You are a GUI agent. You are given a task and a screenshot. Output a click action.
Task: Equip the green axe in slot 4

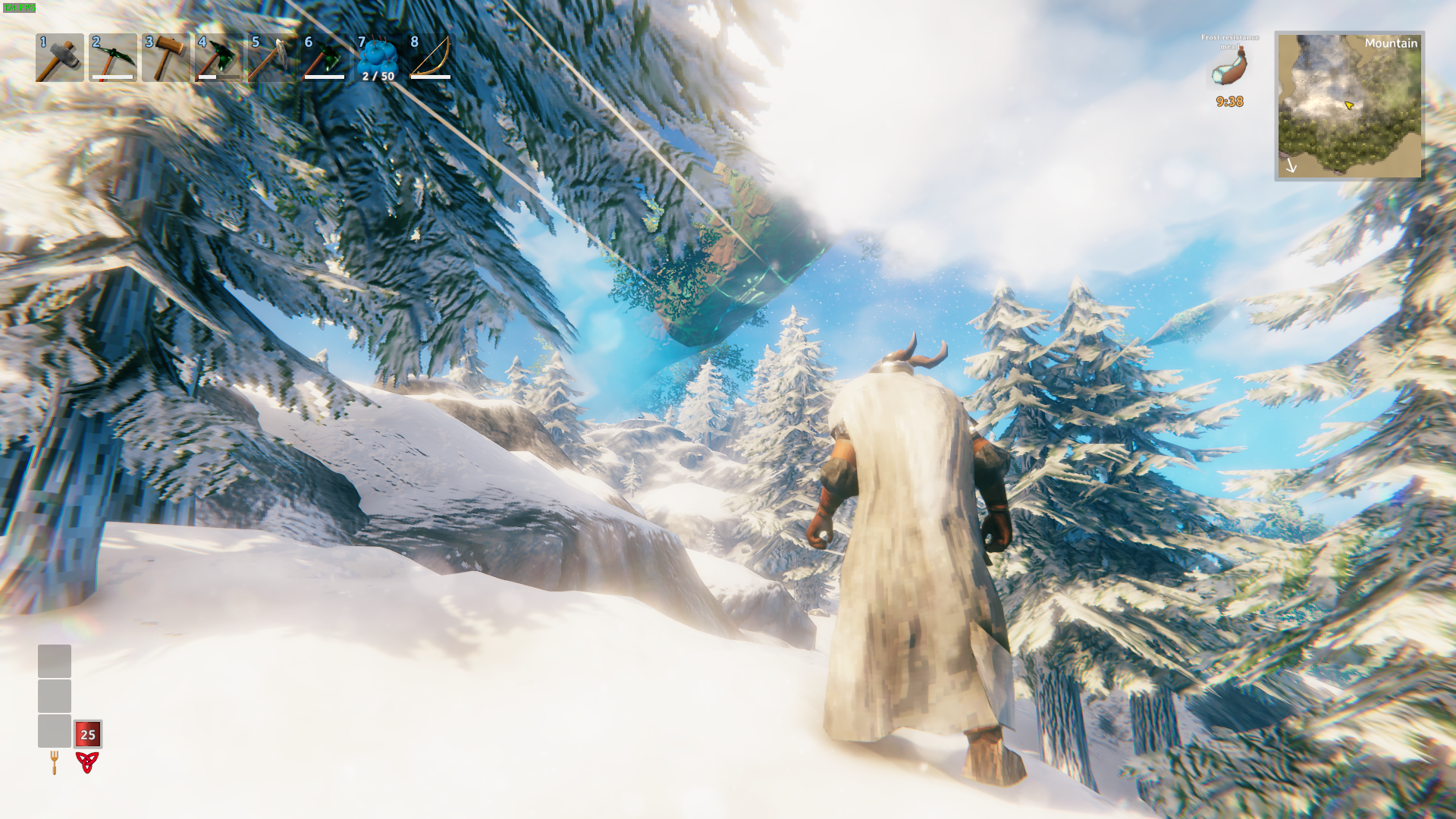218,58
